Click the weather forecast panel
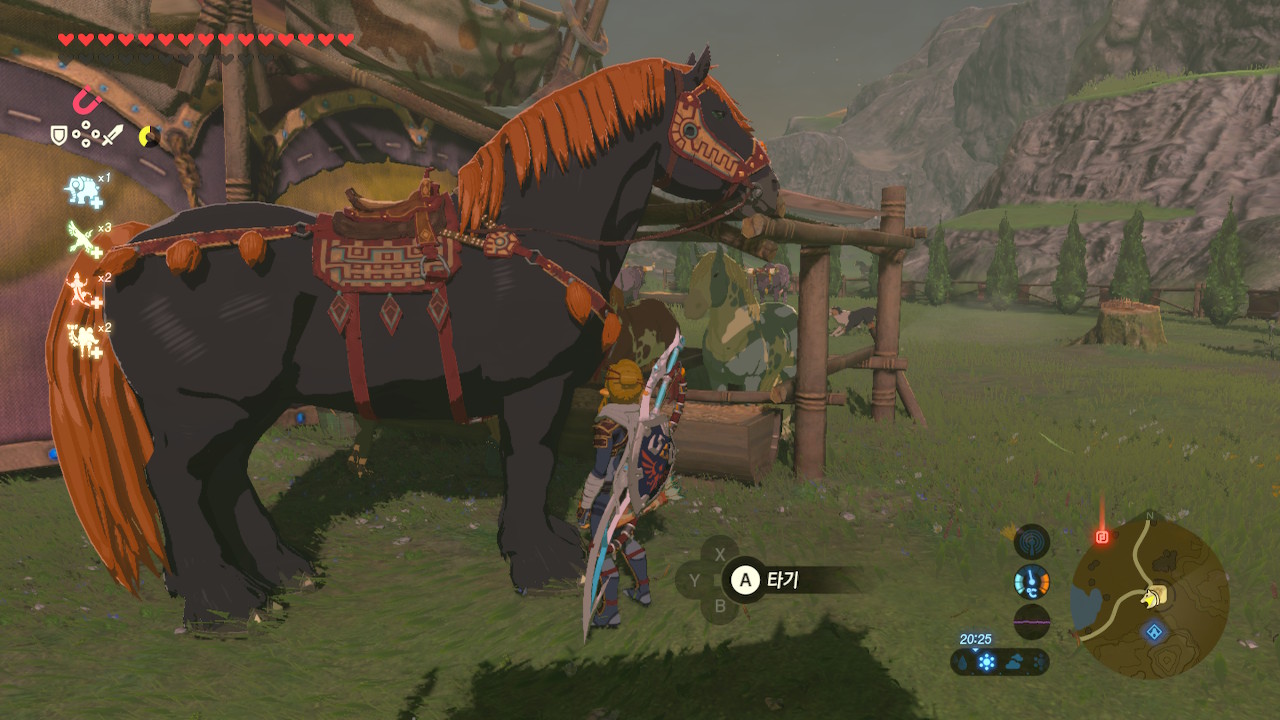Image resolution: width=1280 pixels, height=720 pixels. (1000, 662)
